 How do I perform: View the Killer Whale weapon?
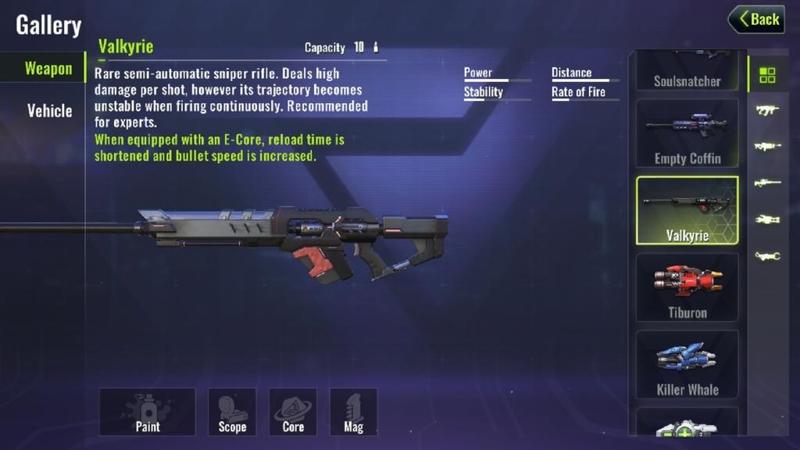coord(687,365)
